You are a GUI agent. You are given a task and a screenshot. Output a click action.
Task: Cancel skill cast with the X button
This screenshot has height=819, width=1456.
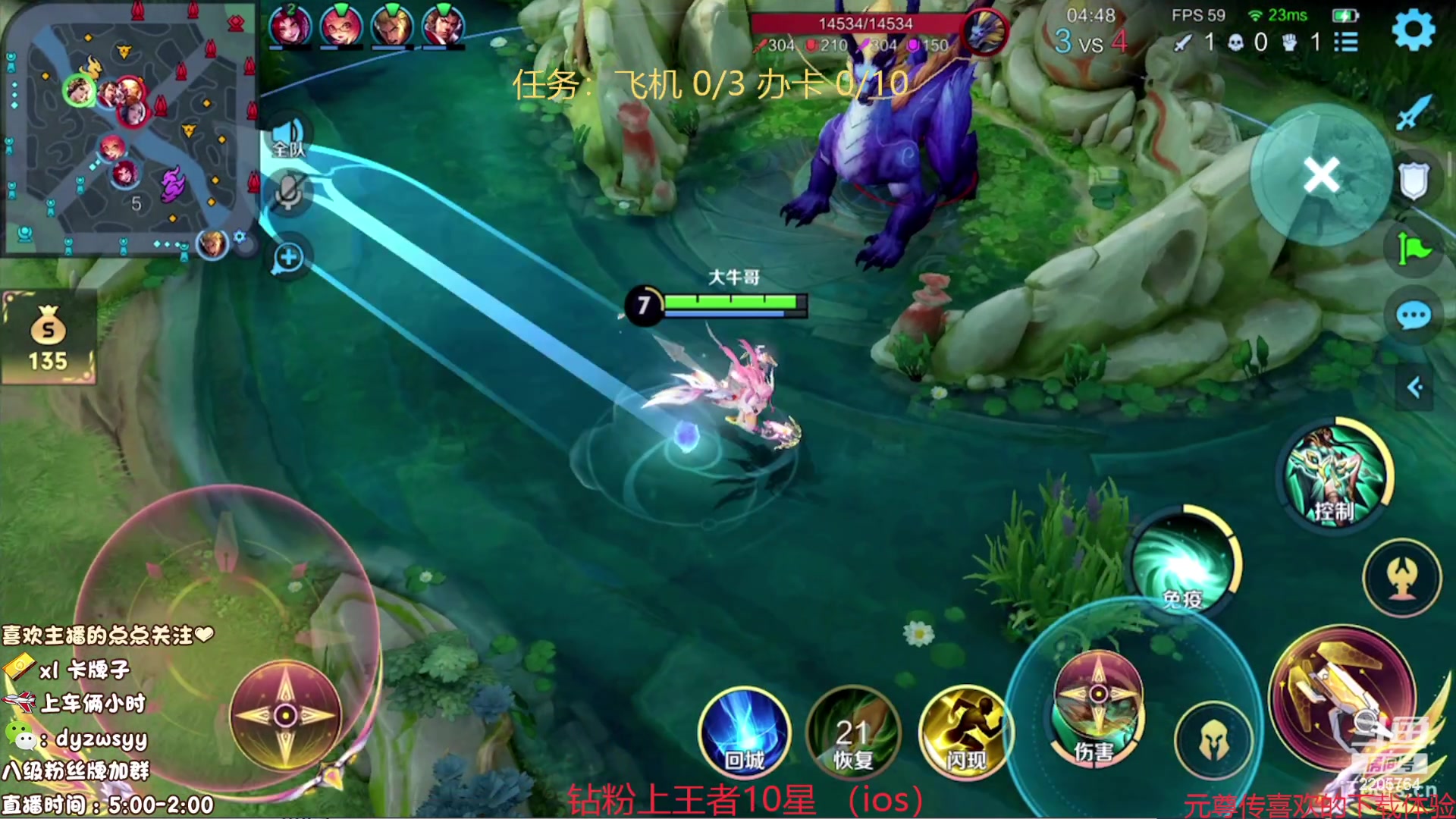(x=1321, y=175)
